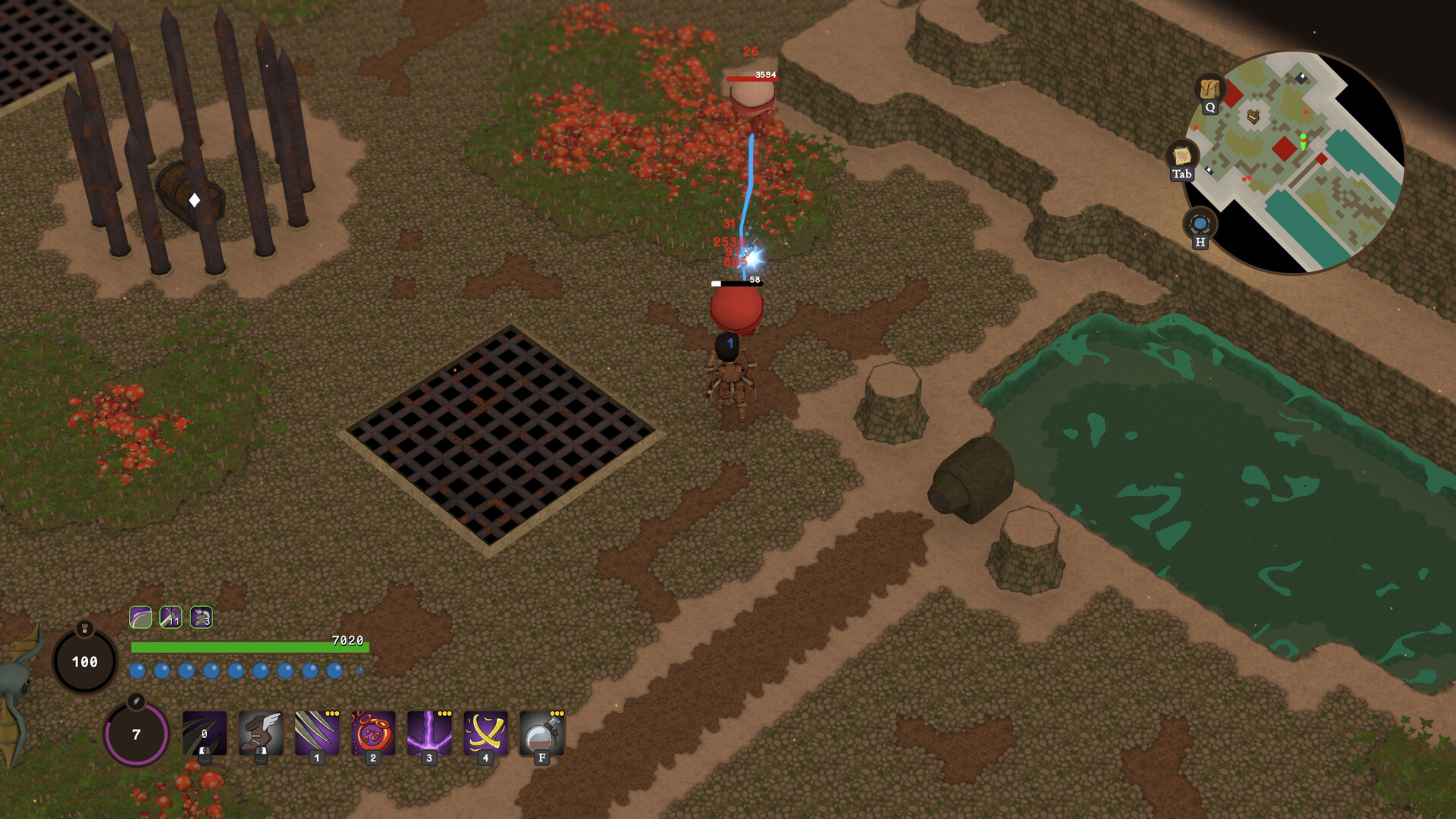Inspect the spiked helmet buff icon
1456x819 pixels.
click(x=201, y=617)
